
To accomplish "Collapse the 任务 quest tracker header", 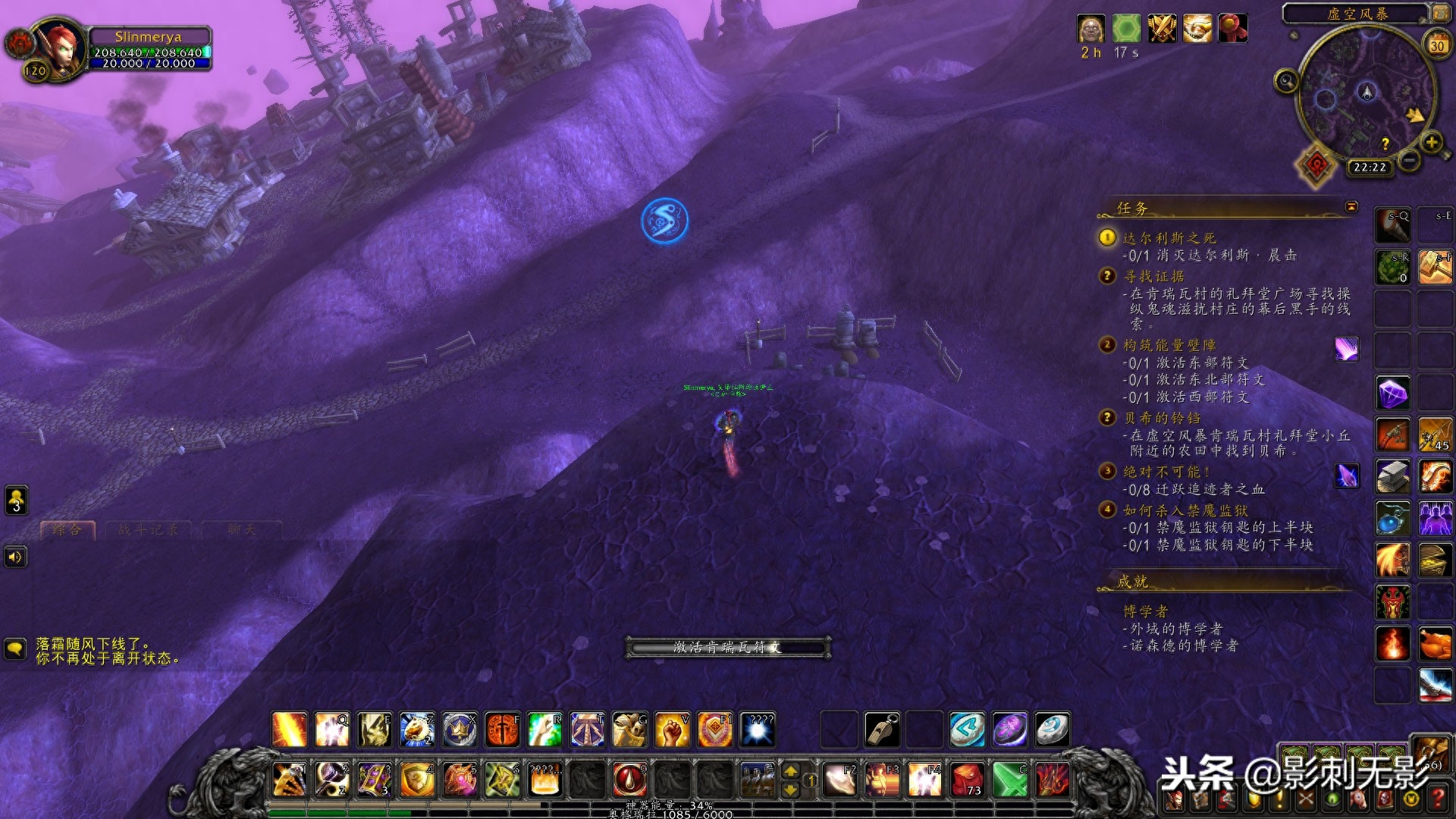I will tap(1351, 207).
